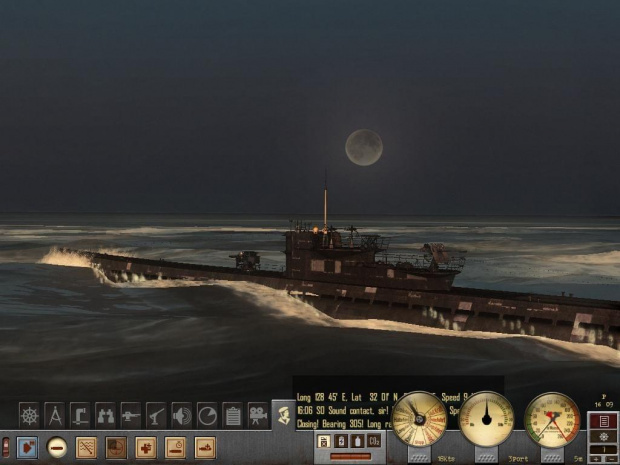Image resolution: width=620 pixels, height=465 pixels.
Task: Select the officer portrait icon
Action: point(284,415)
